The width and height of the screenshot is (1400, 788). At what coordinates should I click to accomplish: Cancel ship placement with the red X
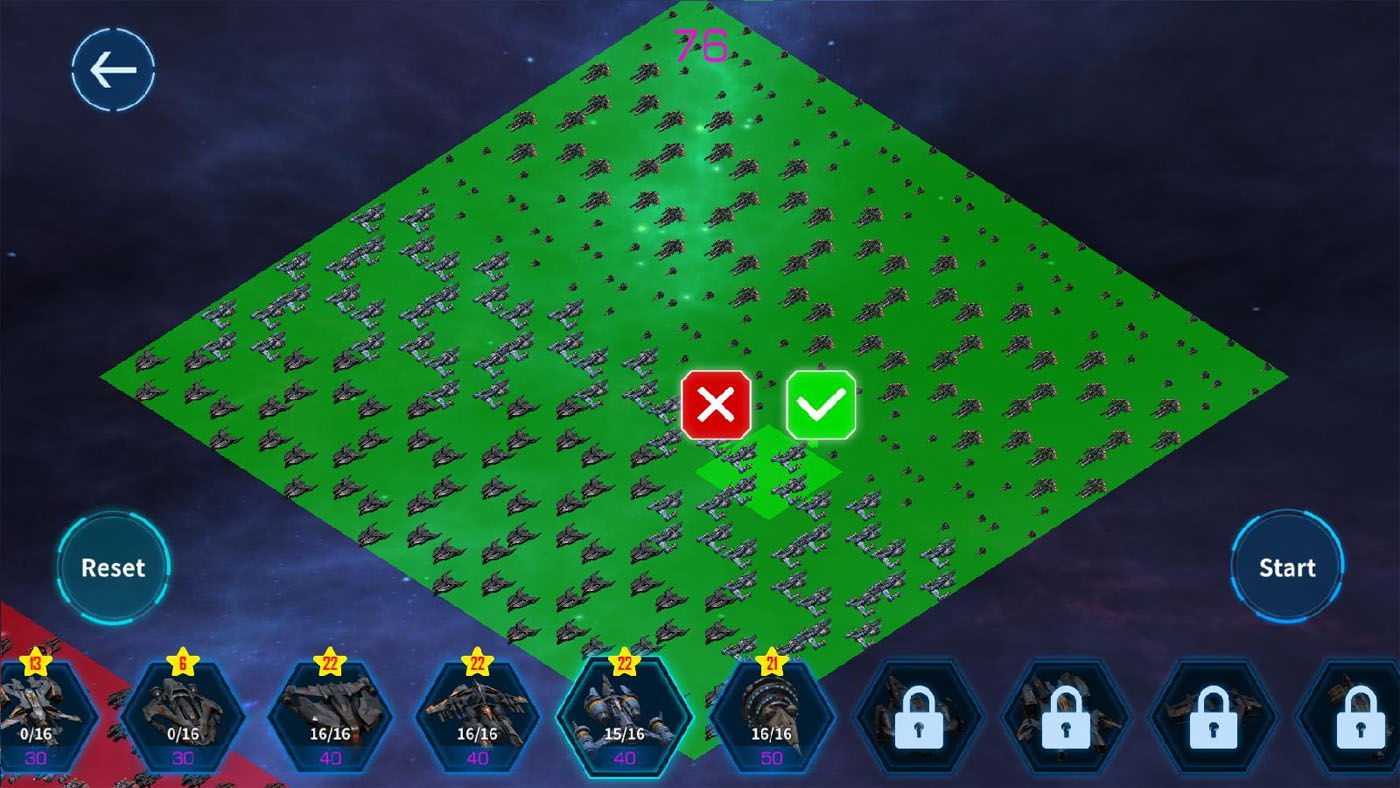(714, 404)
